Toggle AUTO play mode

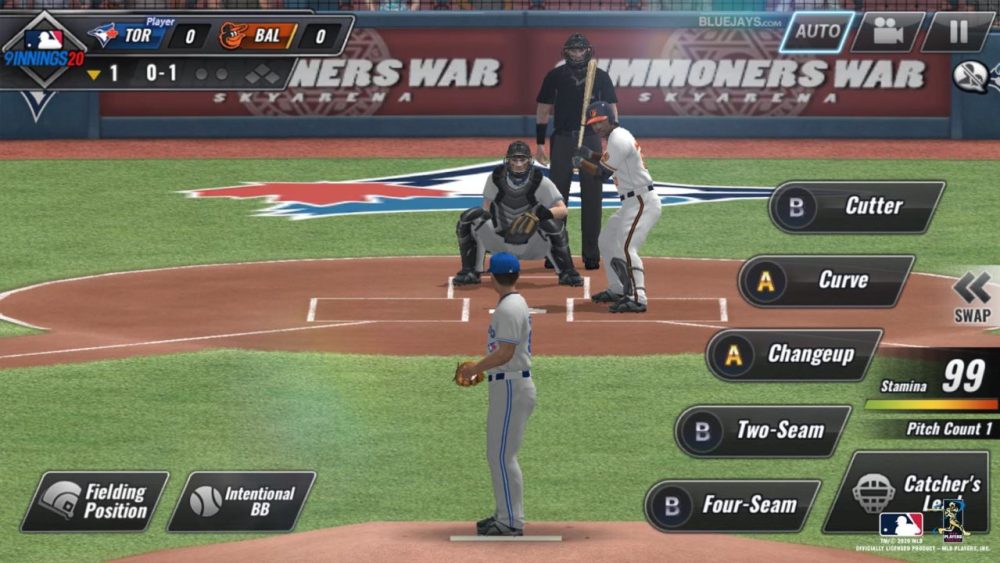[x=817, y=32]
